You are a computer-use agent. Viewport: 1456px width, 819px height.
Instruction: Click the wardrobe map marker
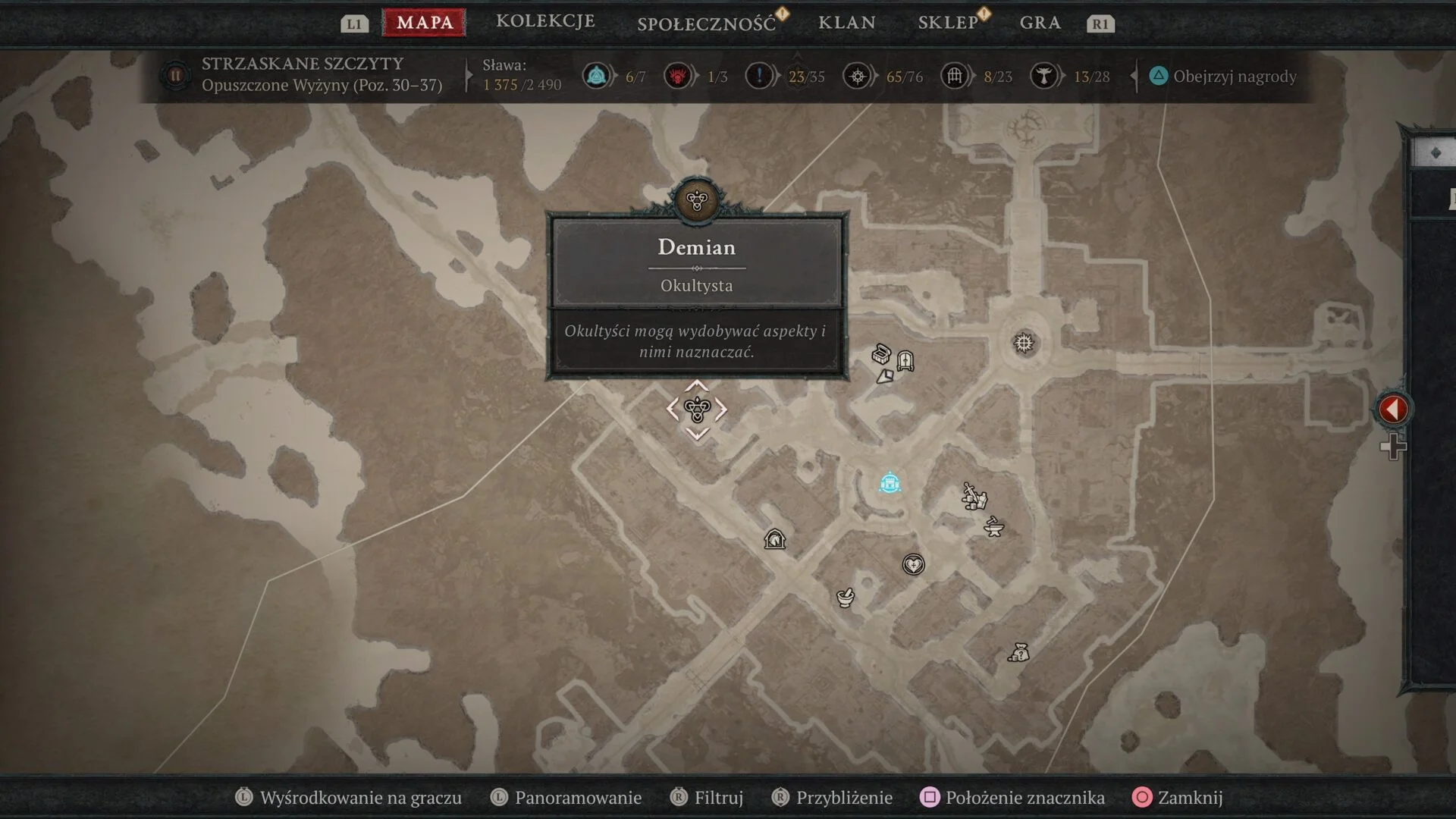tap(905, 360)
